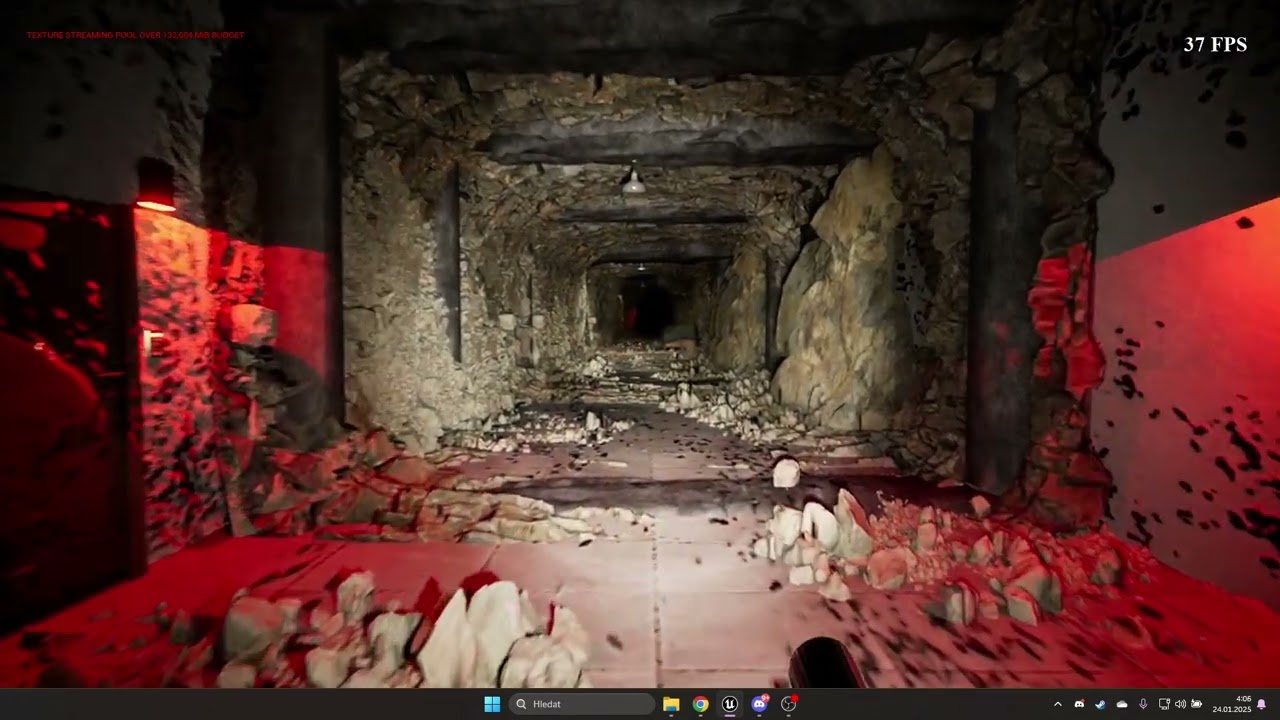Open the Start menu

(492, 704)
